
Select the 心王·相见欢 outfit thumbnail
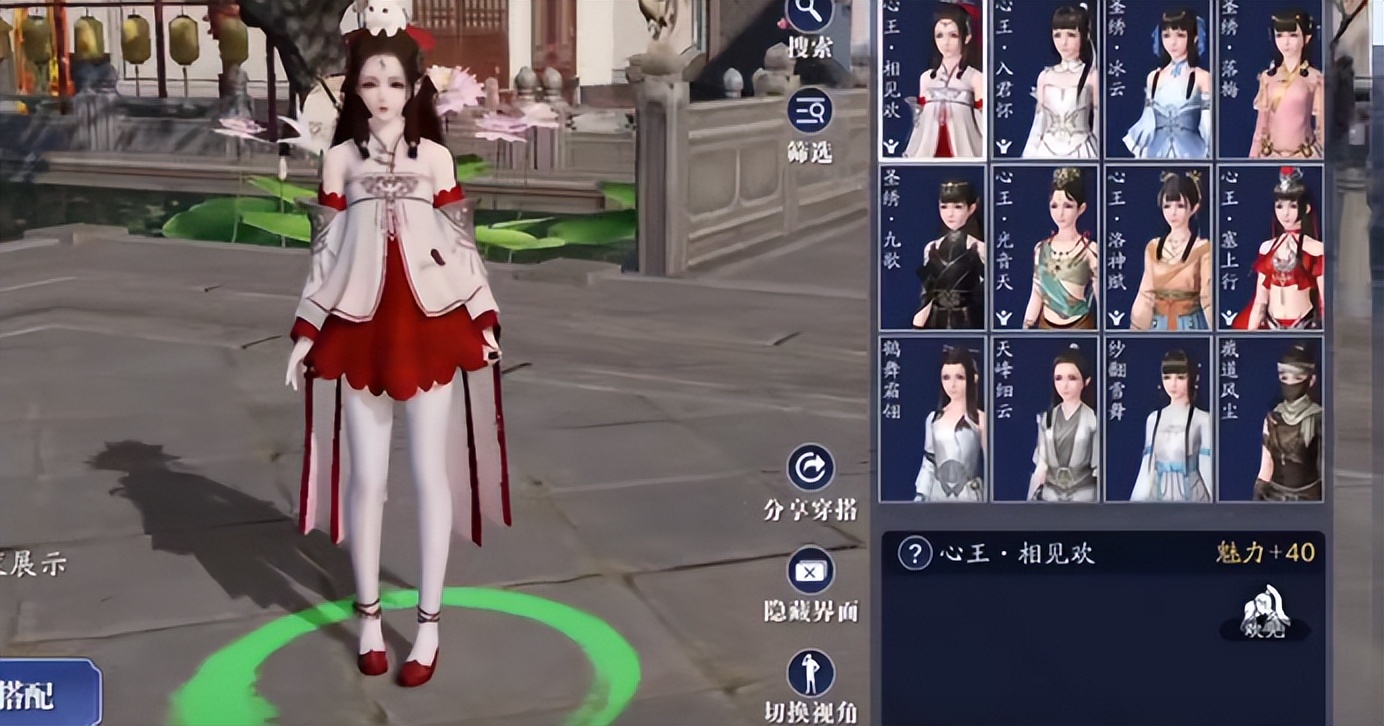[x=932, y=78]
